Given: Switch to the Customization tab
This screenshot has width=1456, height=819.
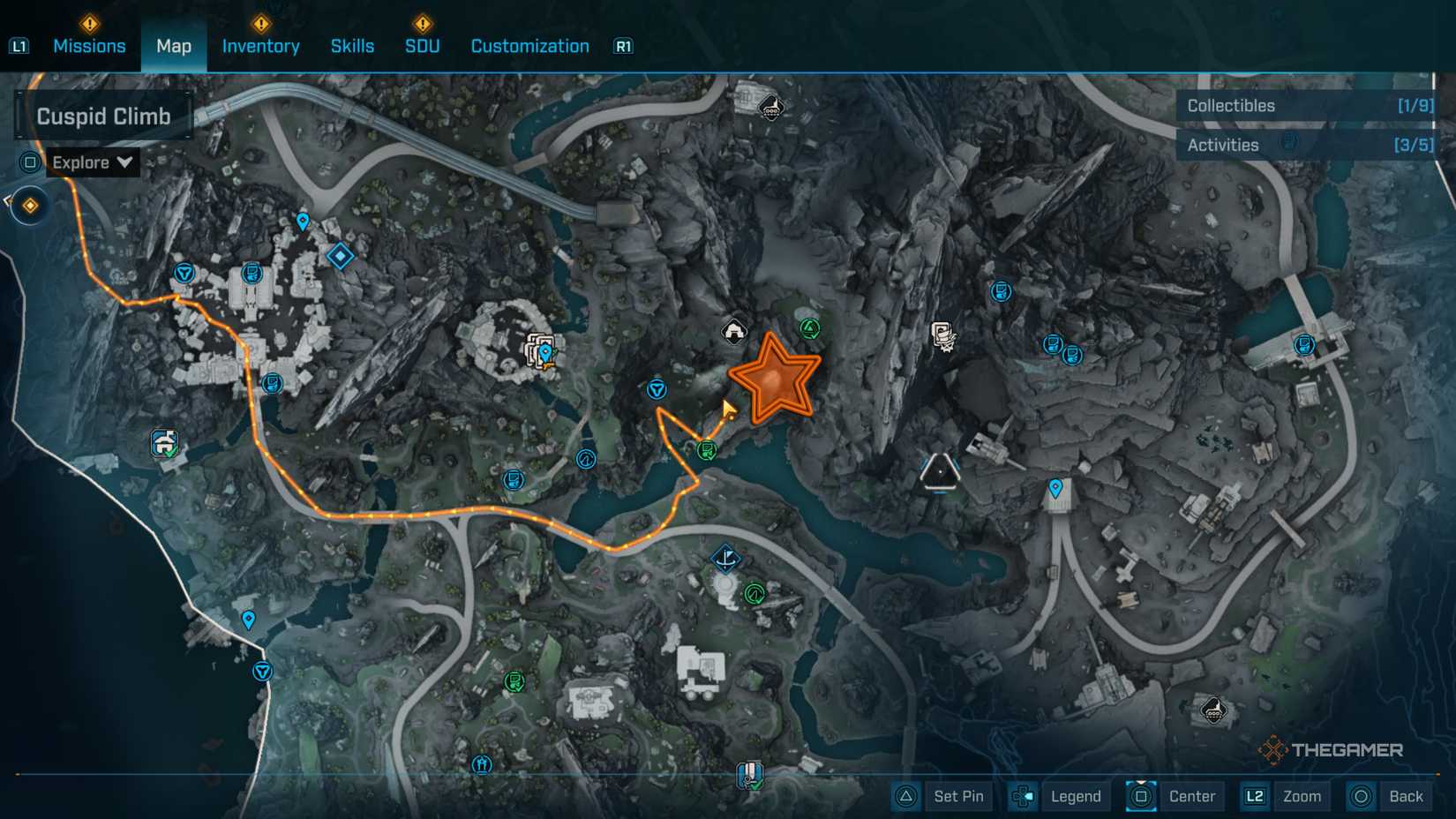Looking at the screenshot, I should click(x=529, y=46).
